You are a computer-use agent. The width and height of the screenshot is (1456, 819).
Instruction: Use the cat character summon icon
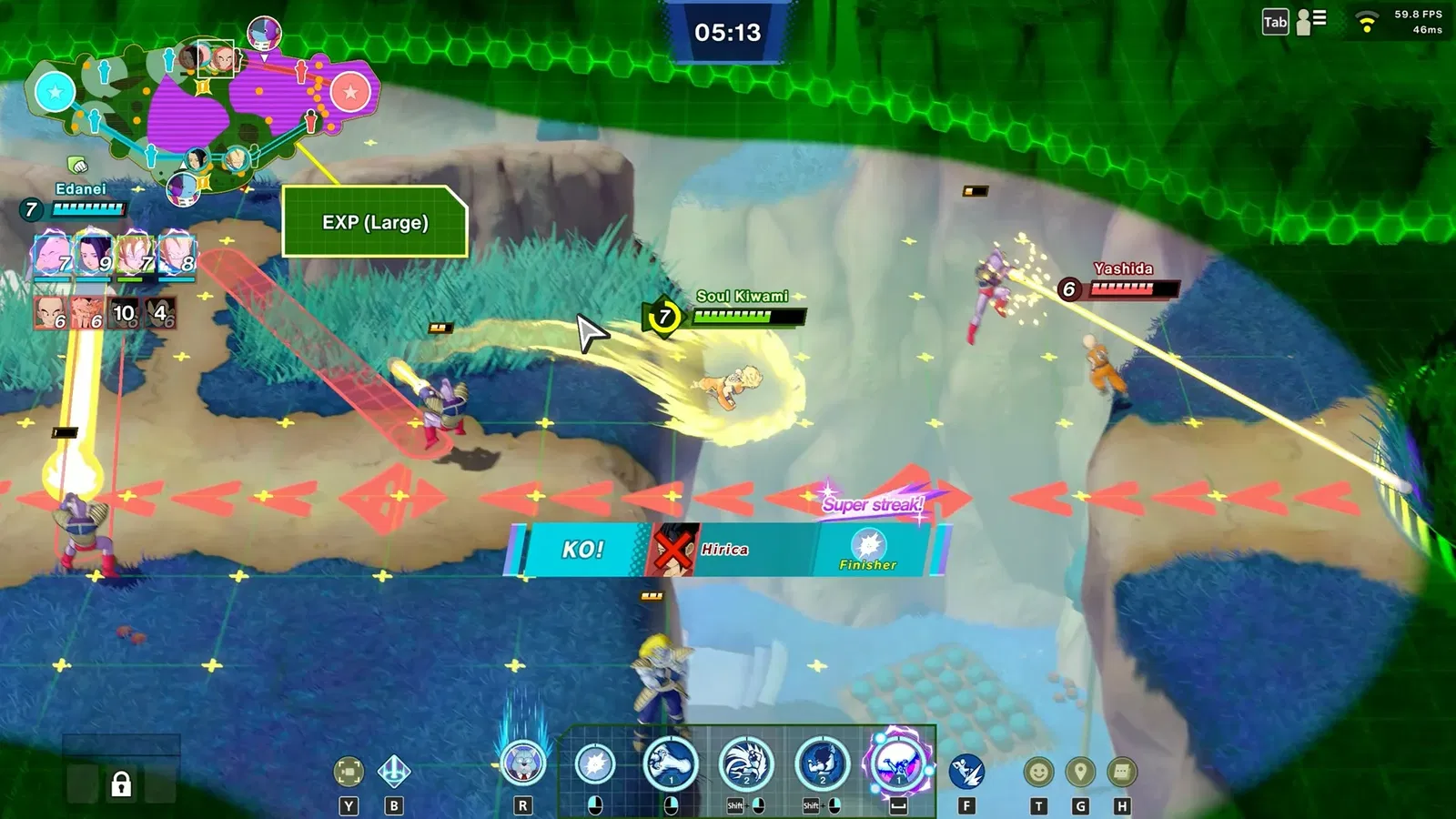tap(523, 764)
